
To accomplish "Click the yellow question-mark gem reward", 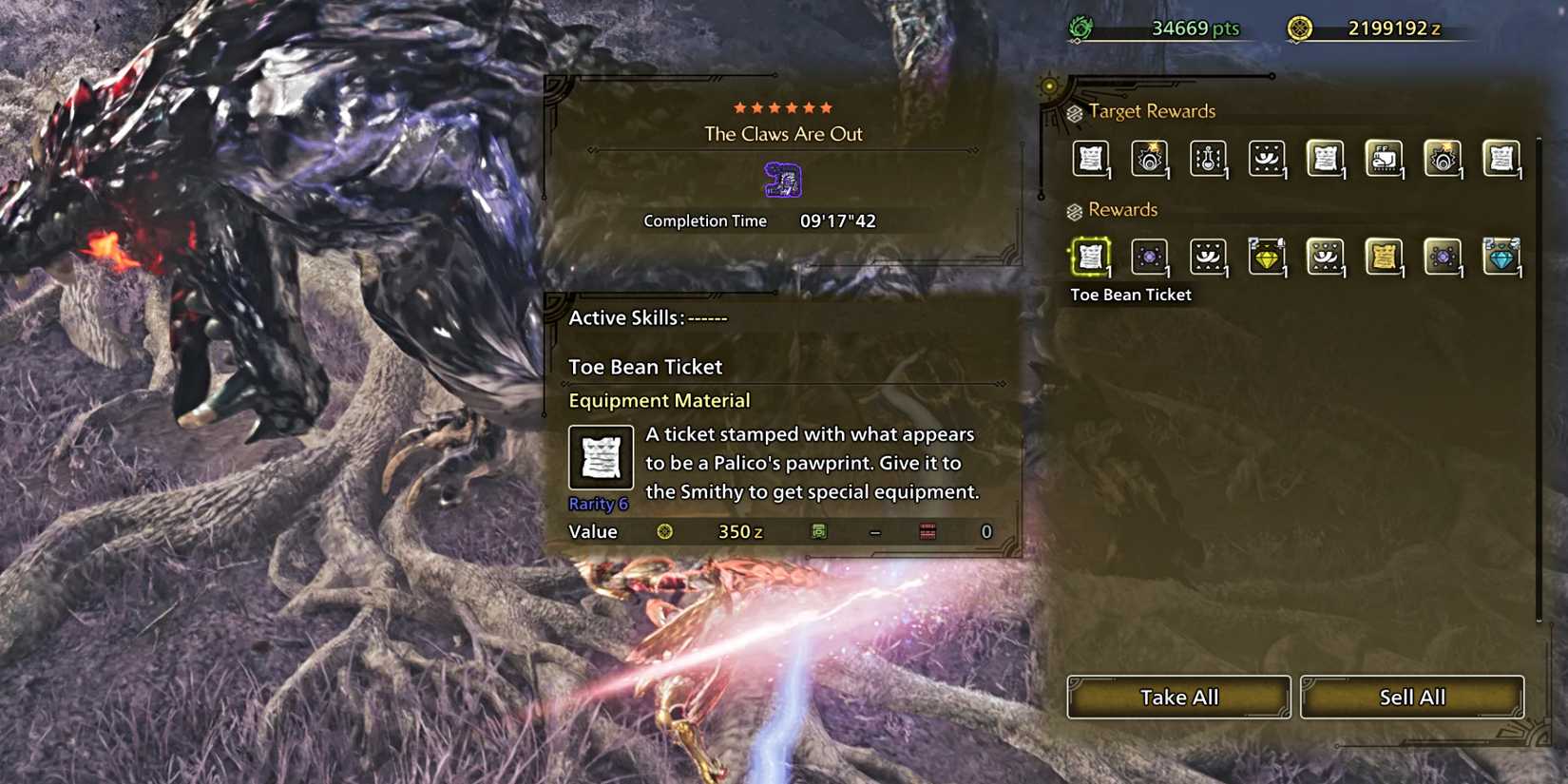I will [x=1267, y=257].
